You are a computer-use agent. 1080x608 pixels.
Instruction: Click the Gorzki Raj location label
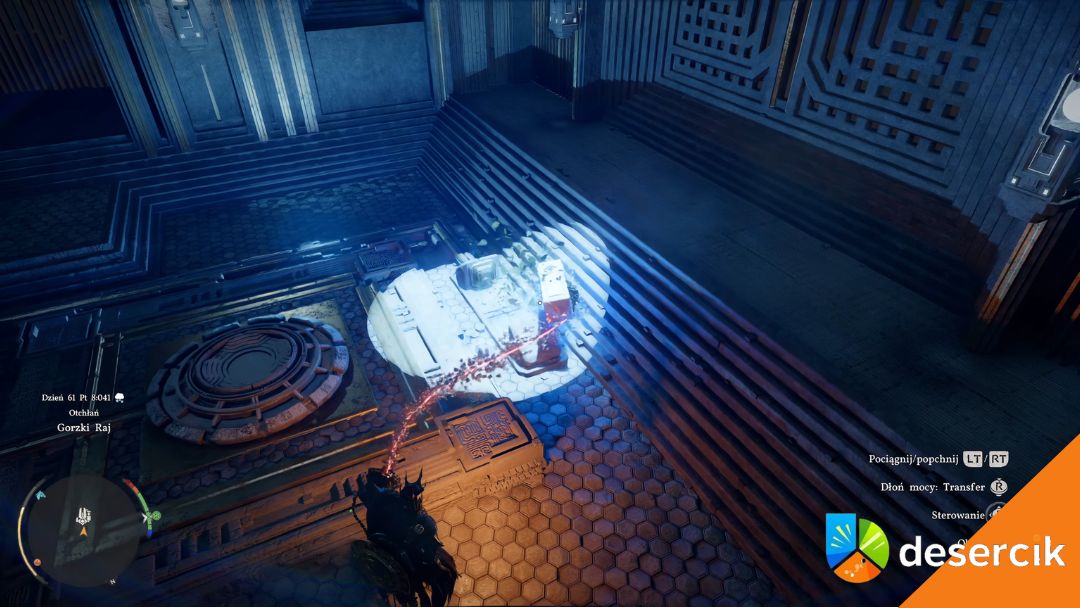(x=83, y=426)
